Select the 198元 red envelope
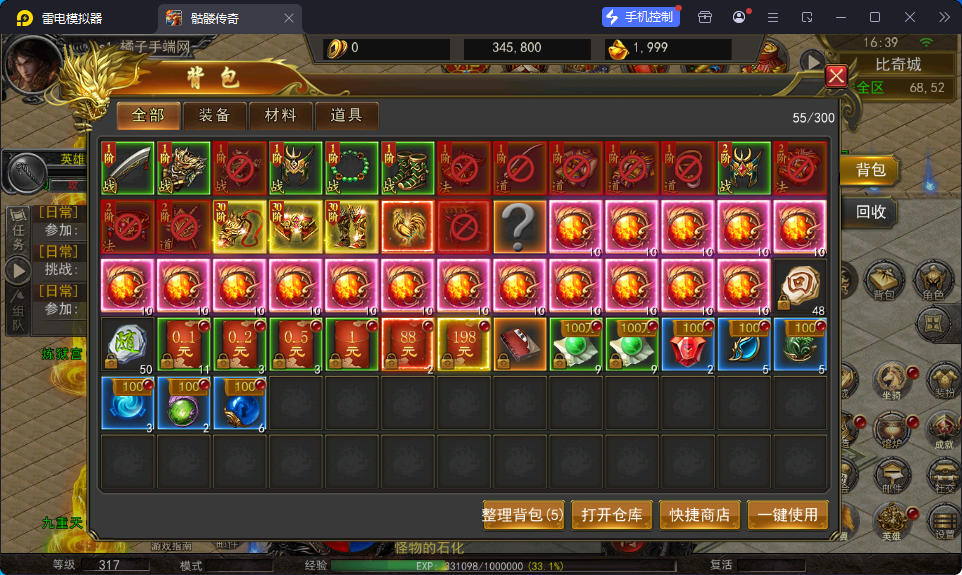Image resolution: width=962 pixels, height=575 pixels. pos(463,344)
